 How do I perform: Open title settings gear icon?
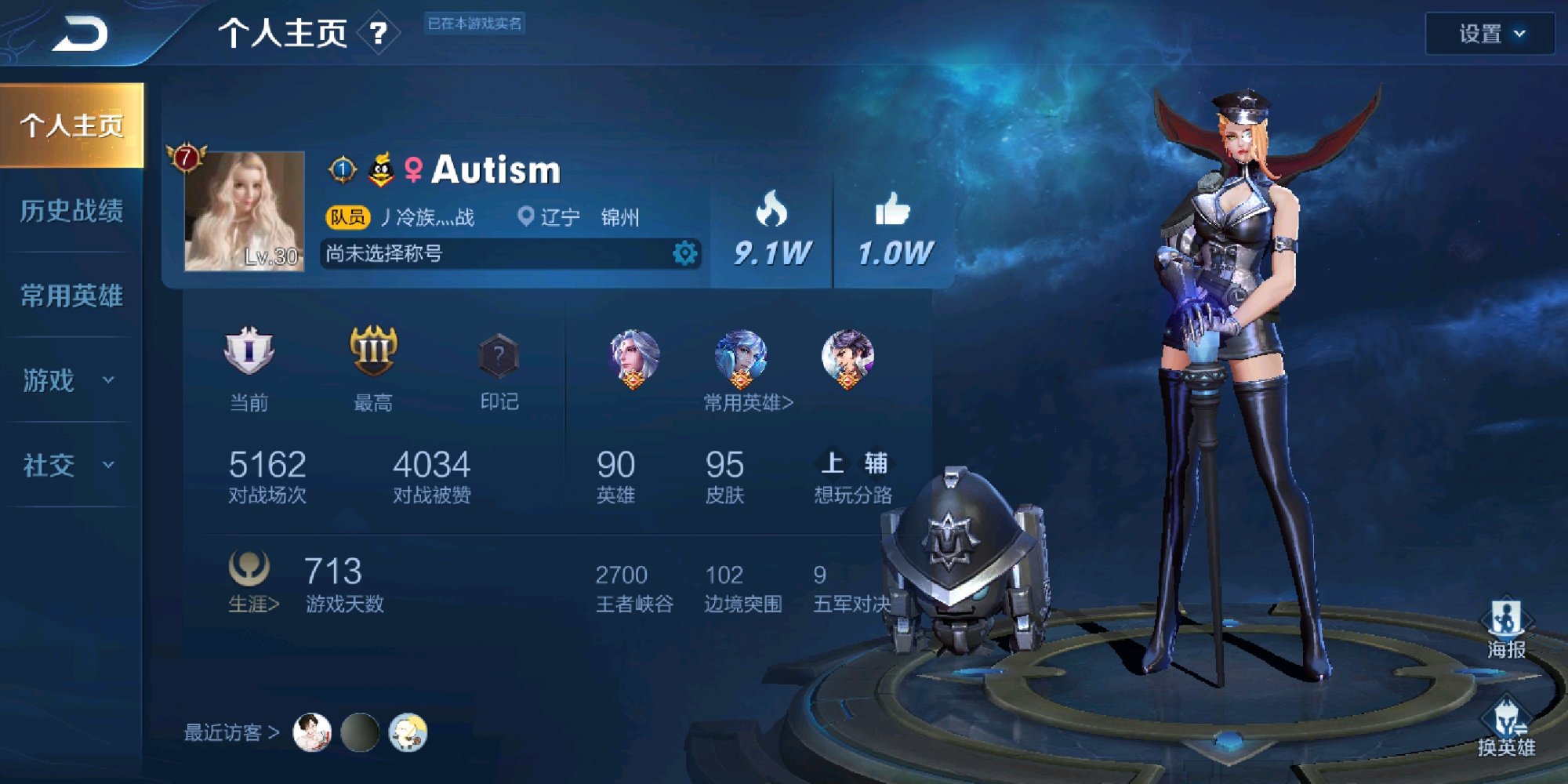pyautogui.click(x=684, y=253)
